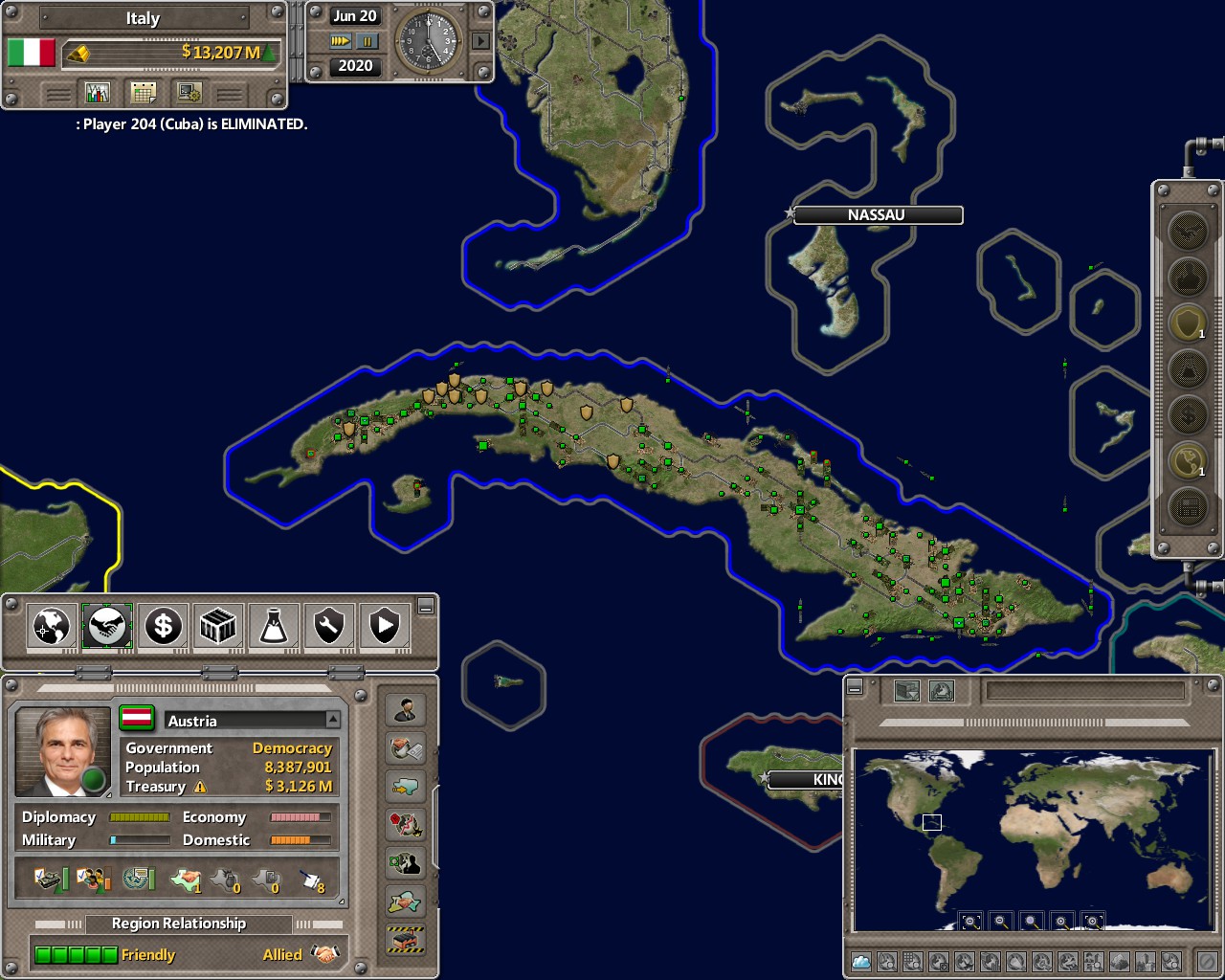Collapse the minimap panel with its minimize control
Screen dimensions: 1225x980
(x=855, y=688)
